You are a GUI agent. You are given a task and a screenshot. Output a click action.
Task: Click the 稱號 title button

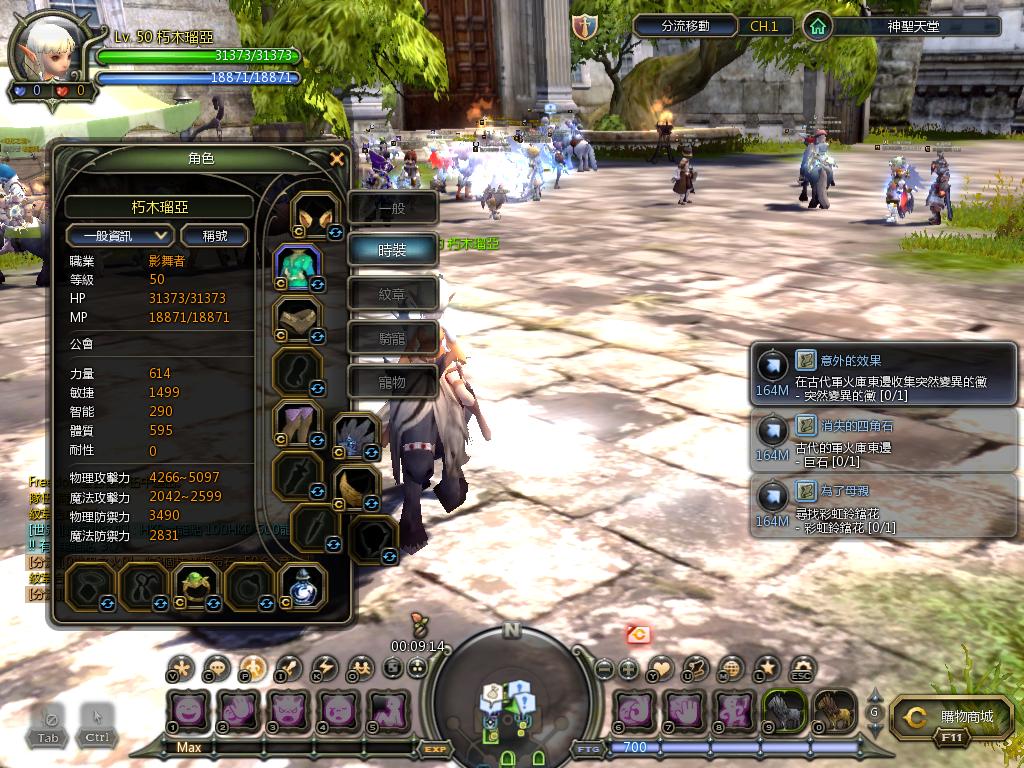(x=215, y=235)
